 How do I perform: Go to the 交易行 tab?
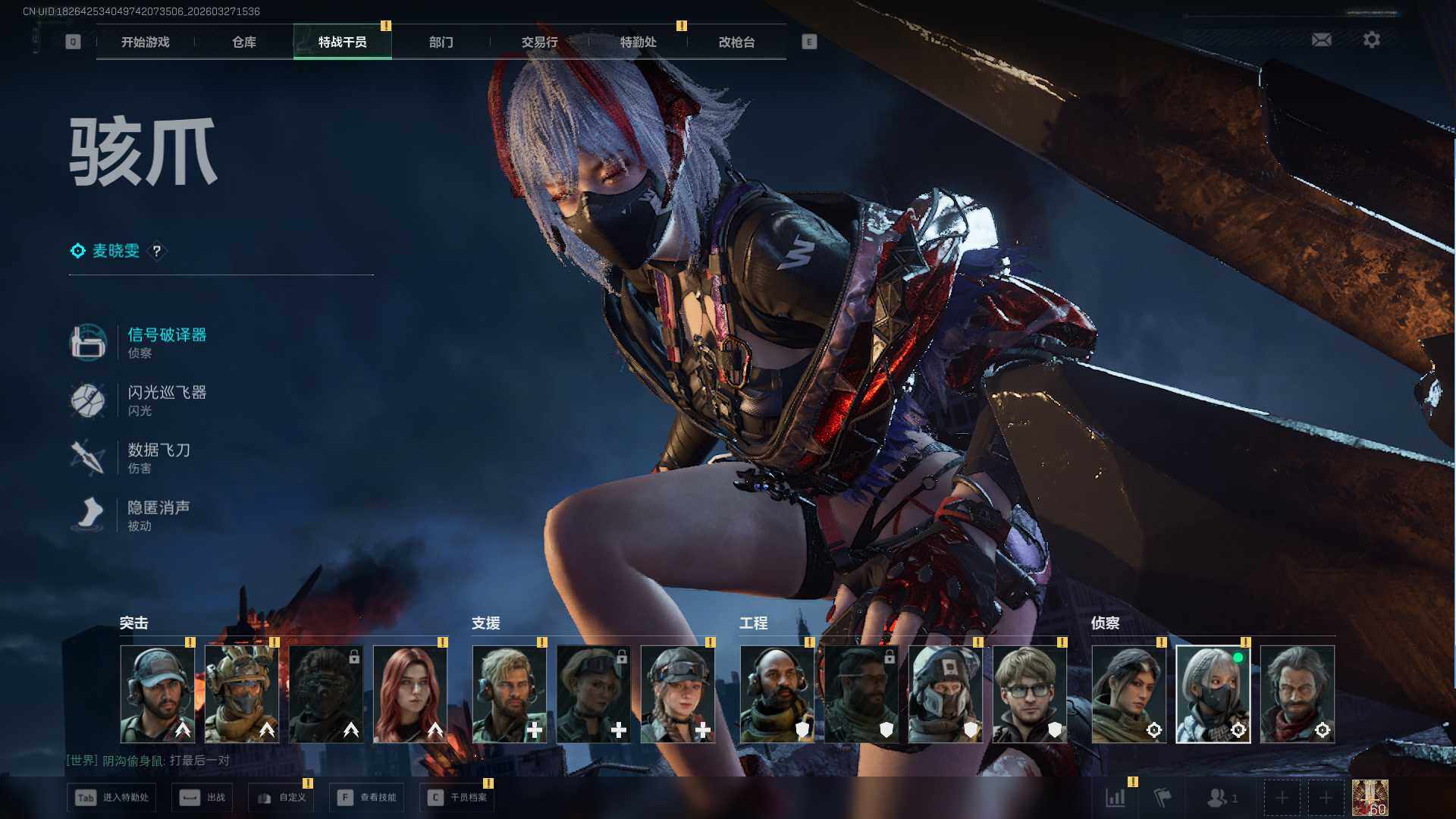pos(539,42)
